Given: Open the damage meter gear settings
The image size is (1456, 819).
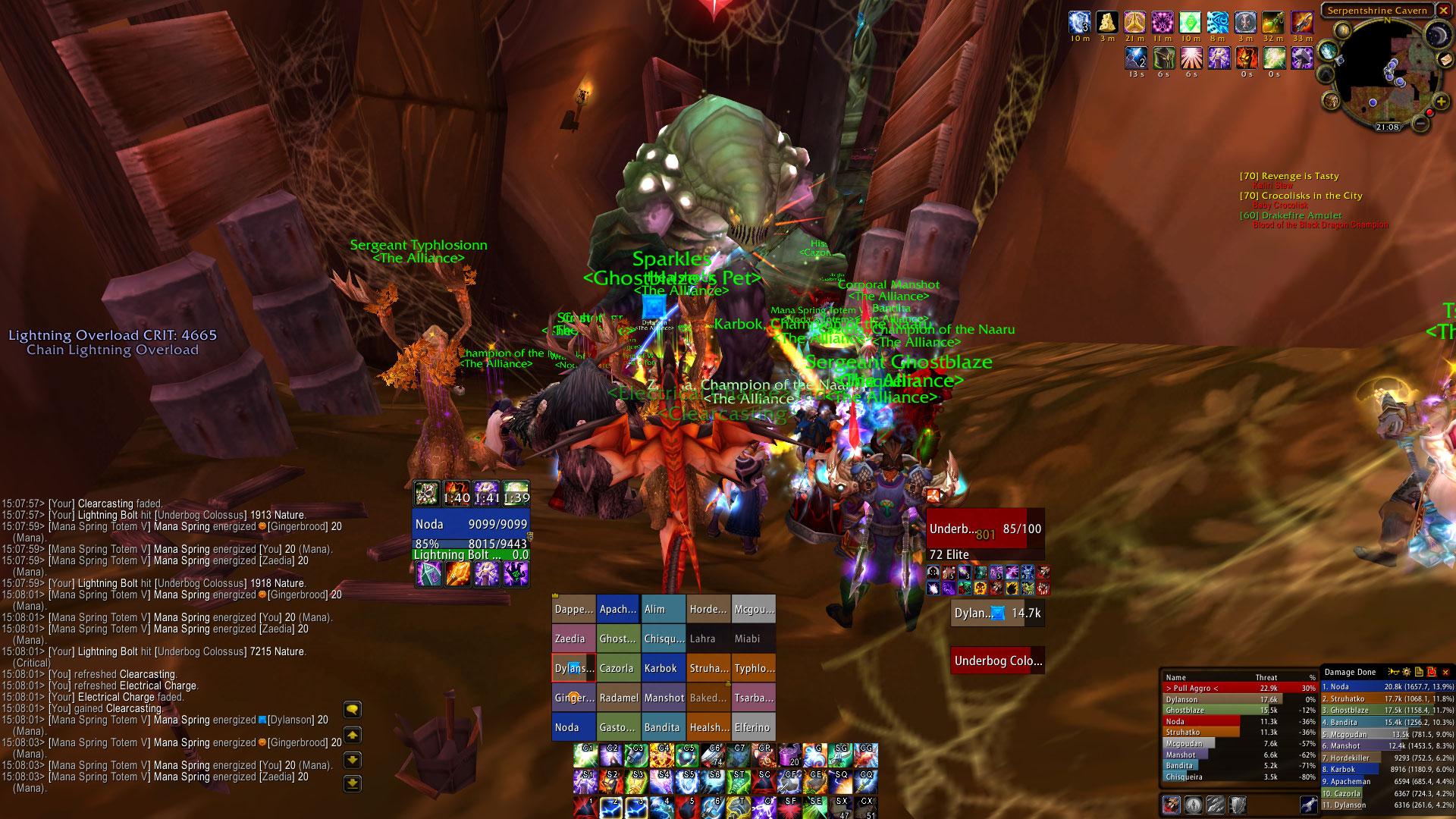Looking at the screenshot, I should pyautogui.click(x=1407, y=672).
